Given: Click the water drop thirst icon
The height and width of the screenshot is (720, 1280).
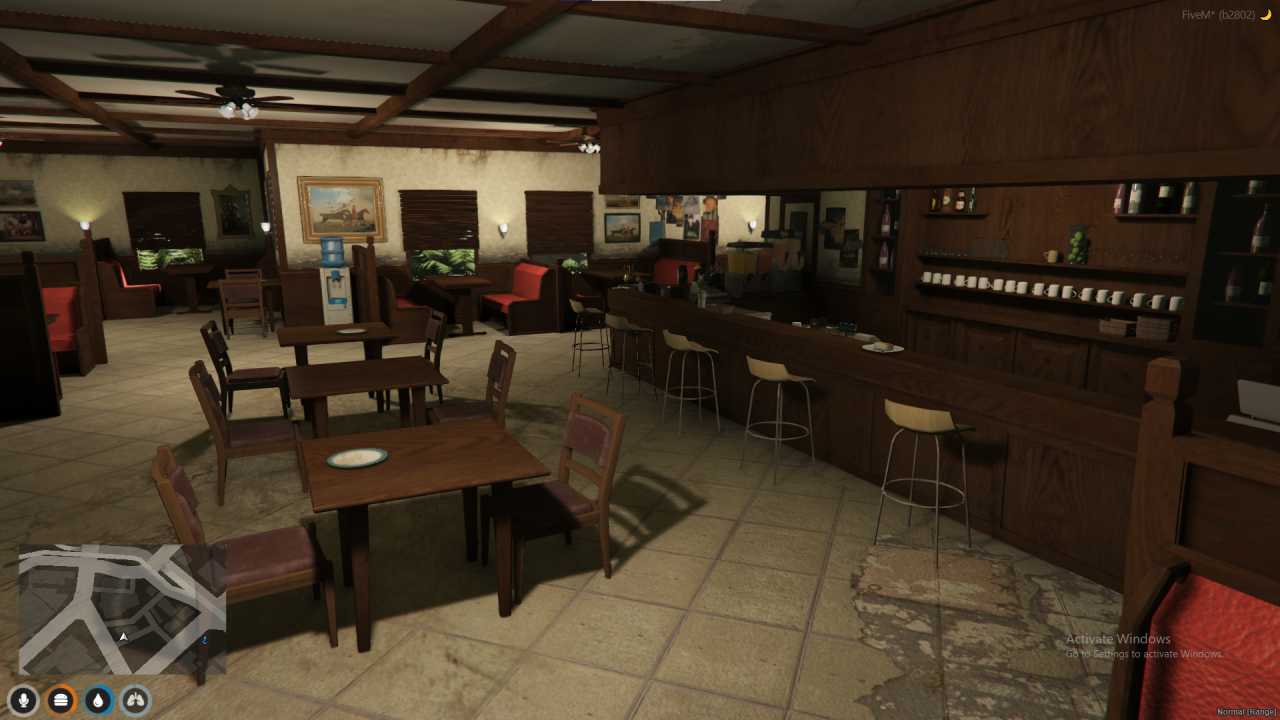Looking at the screenshot, I should [97, 700].
